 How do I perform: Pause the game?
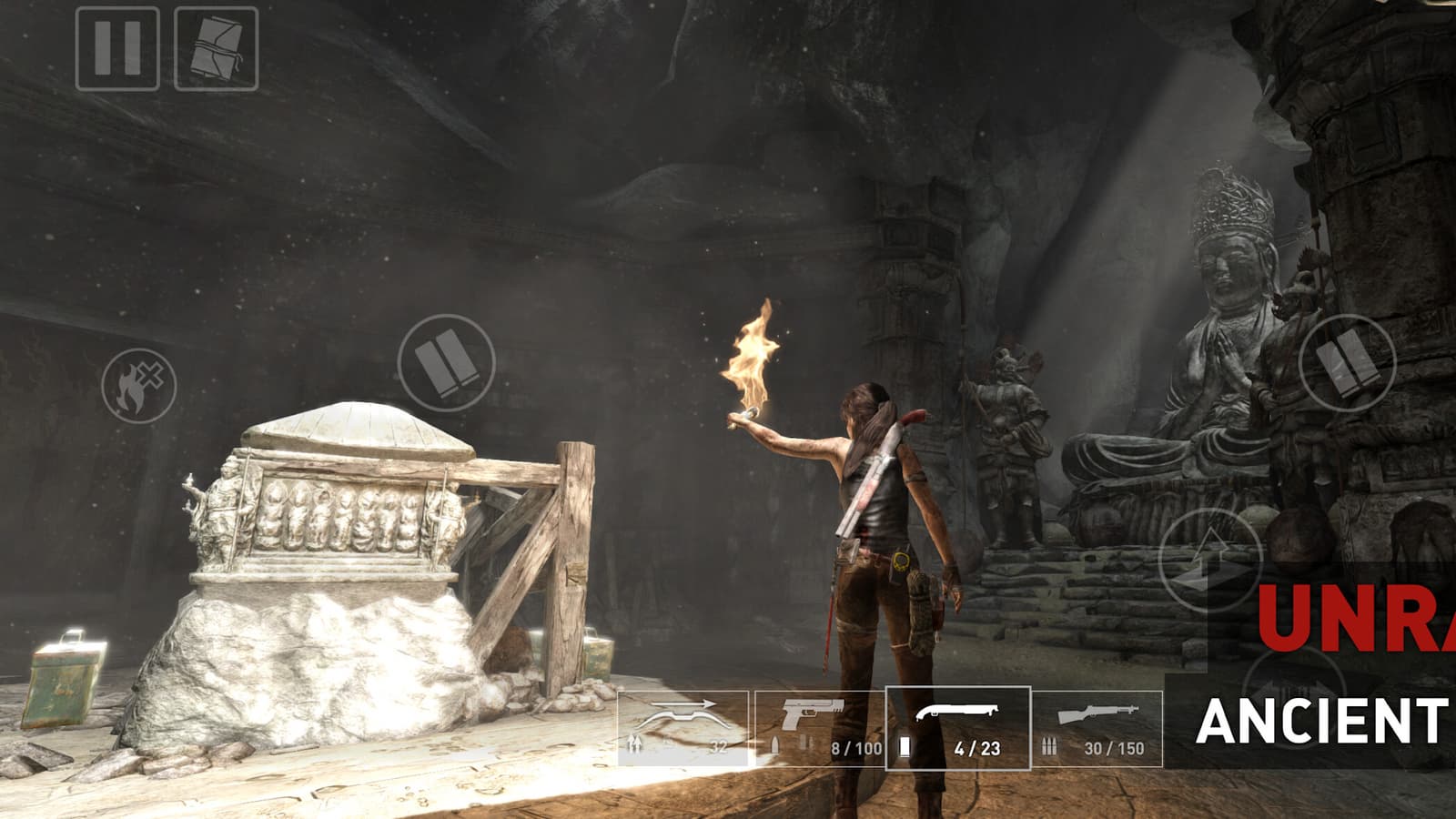[x=117, y=48]
